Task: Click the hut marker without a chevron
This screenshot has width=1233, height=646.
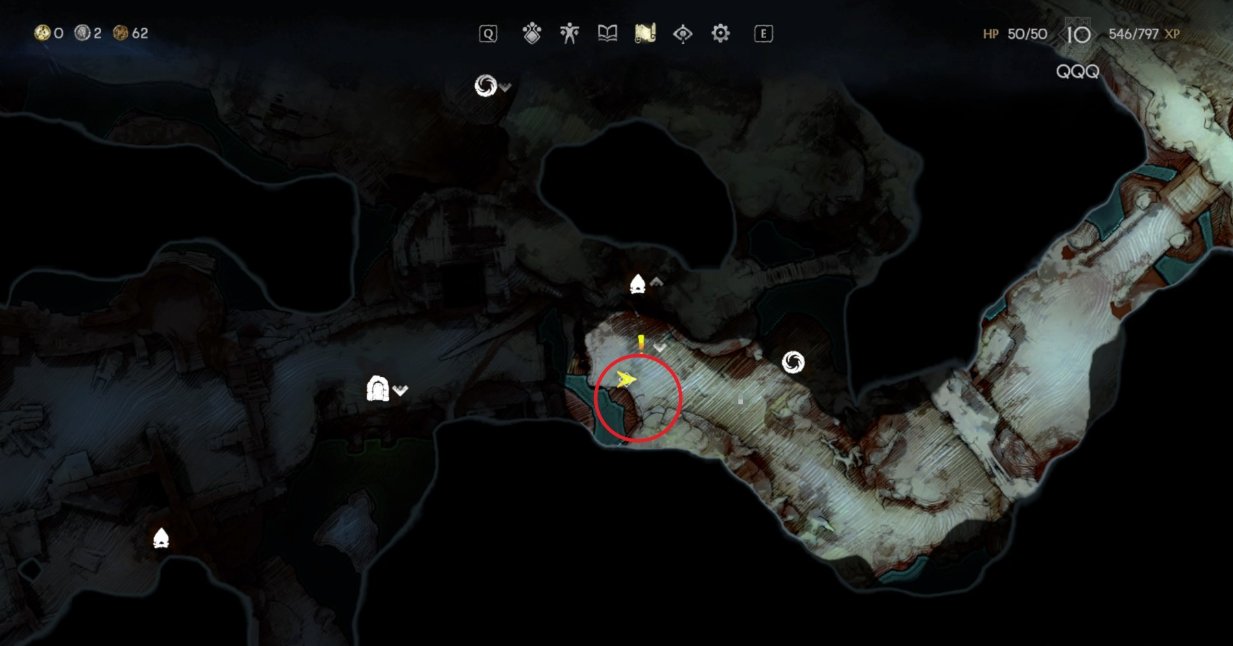Action: pos(160,539)
